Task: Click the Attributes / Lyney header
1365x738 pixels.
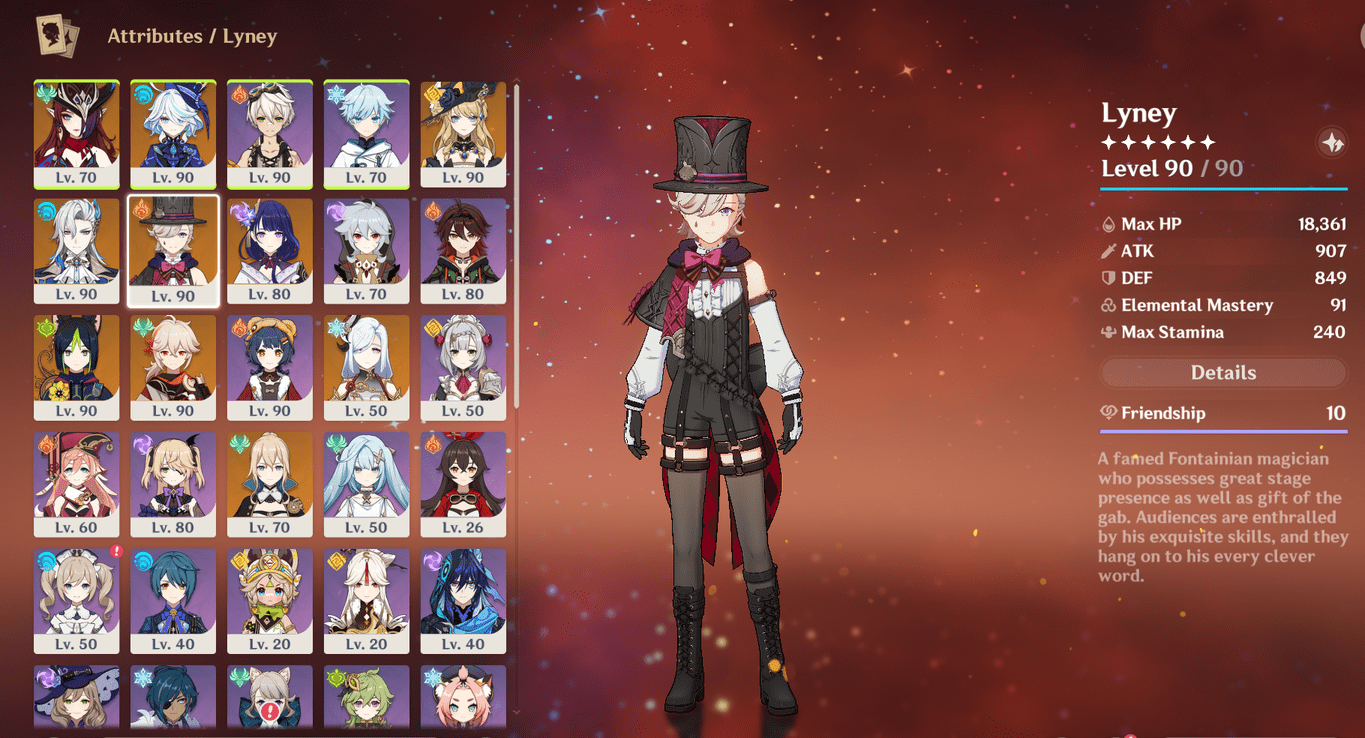Action: tap(193, 36)
